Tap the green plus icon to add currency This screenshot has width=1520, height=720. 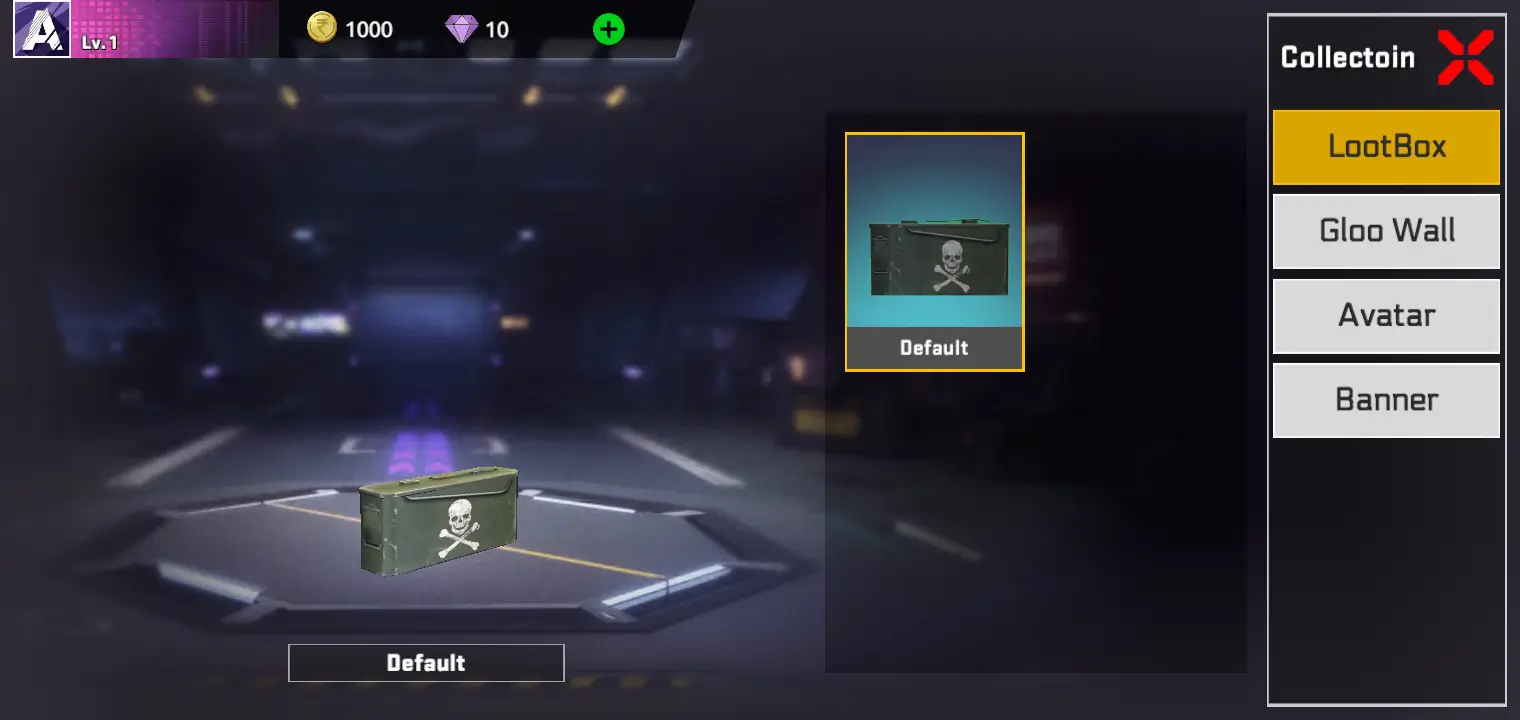(x=607, y=29)
